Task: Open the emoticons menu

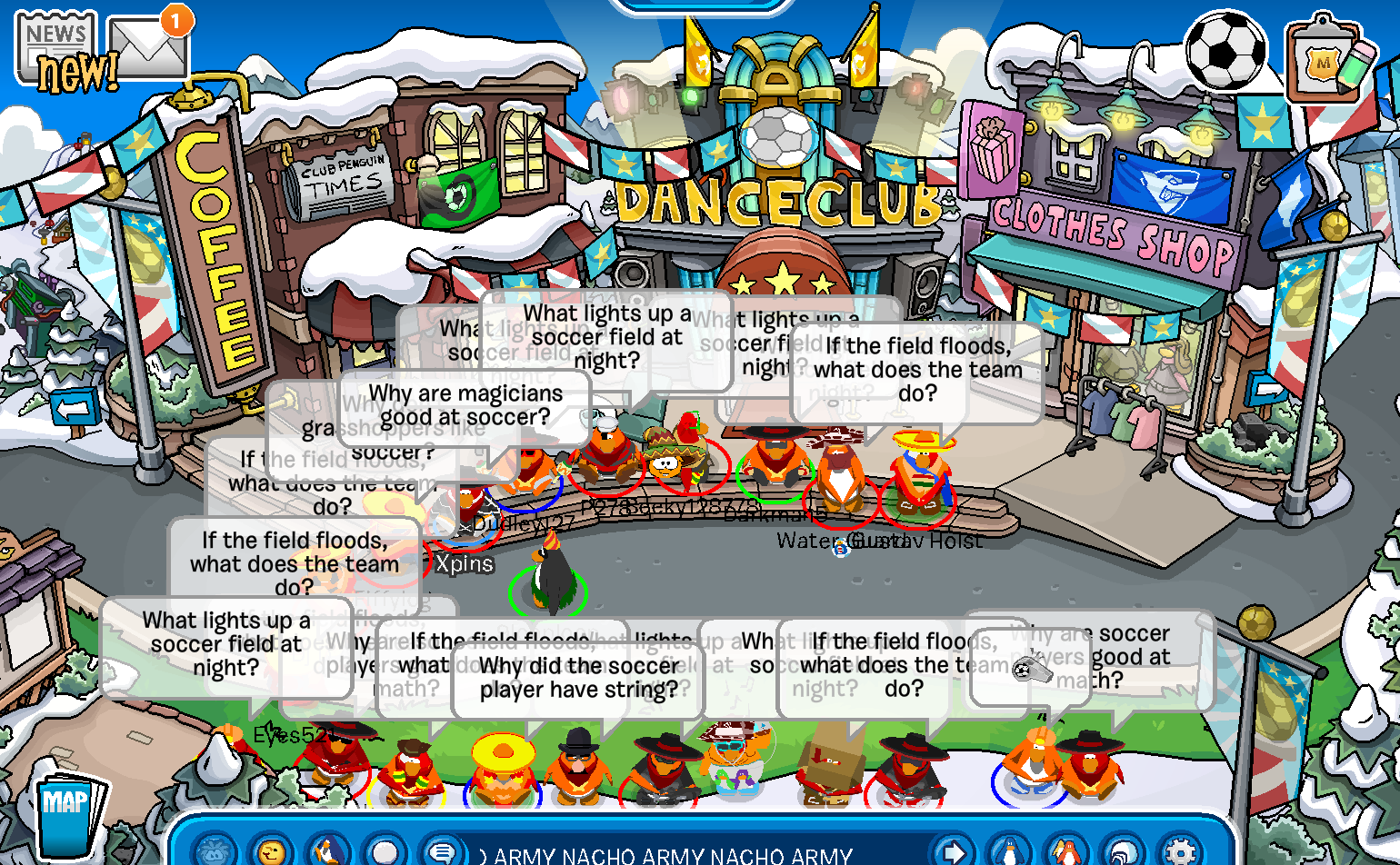Action: [272, 852]
